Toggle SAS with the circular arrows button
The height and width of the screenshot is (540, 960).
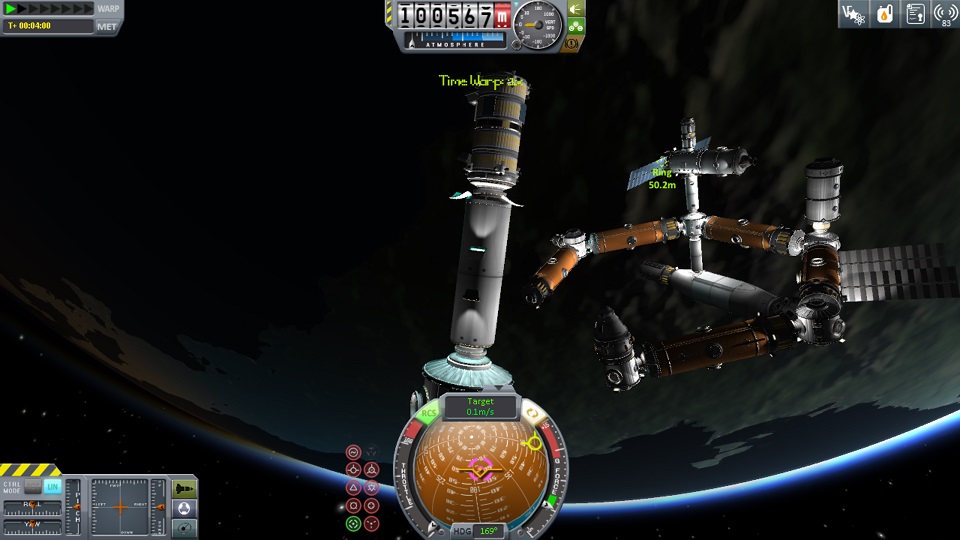[x=534, y=413]
